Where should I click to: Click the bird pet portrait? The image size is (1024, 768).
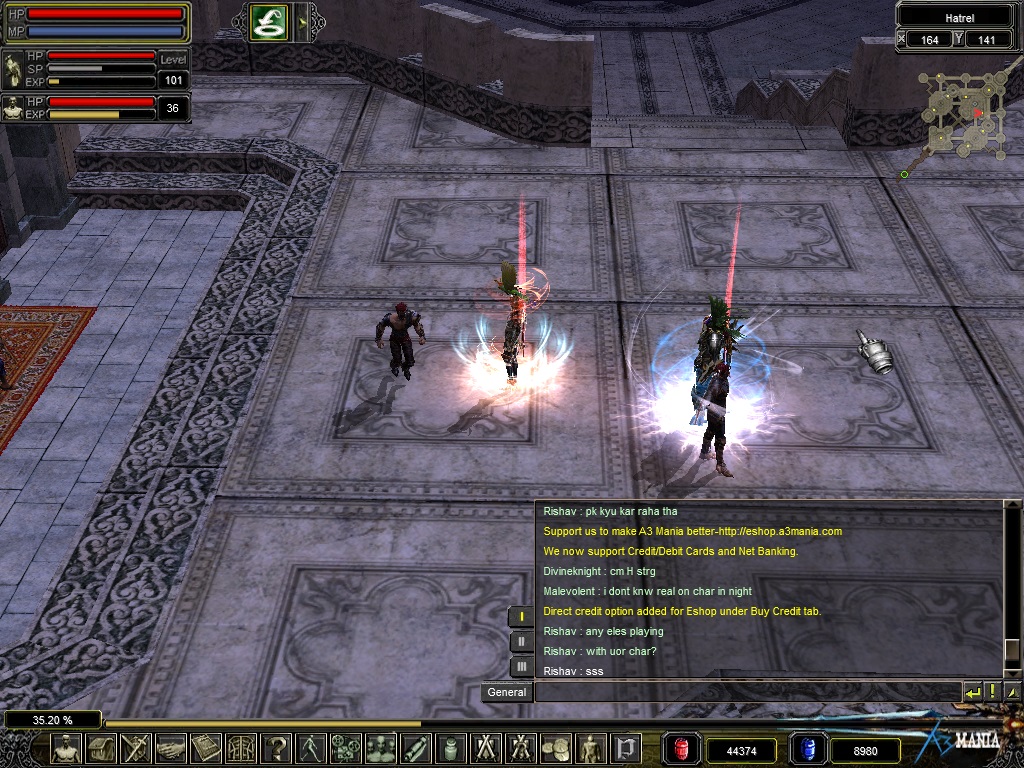coord(14,71)
